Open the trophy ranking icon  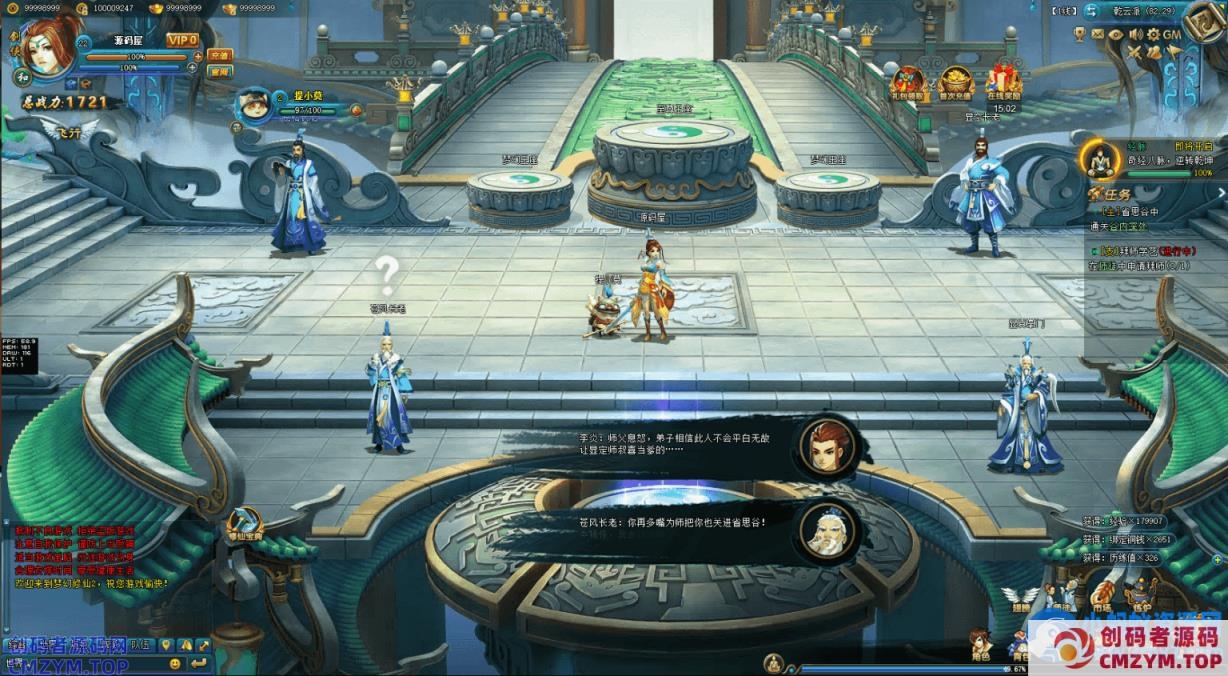click(x=1081, y=34)
